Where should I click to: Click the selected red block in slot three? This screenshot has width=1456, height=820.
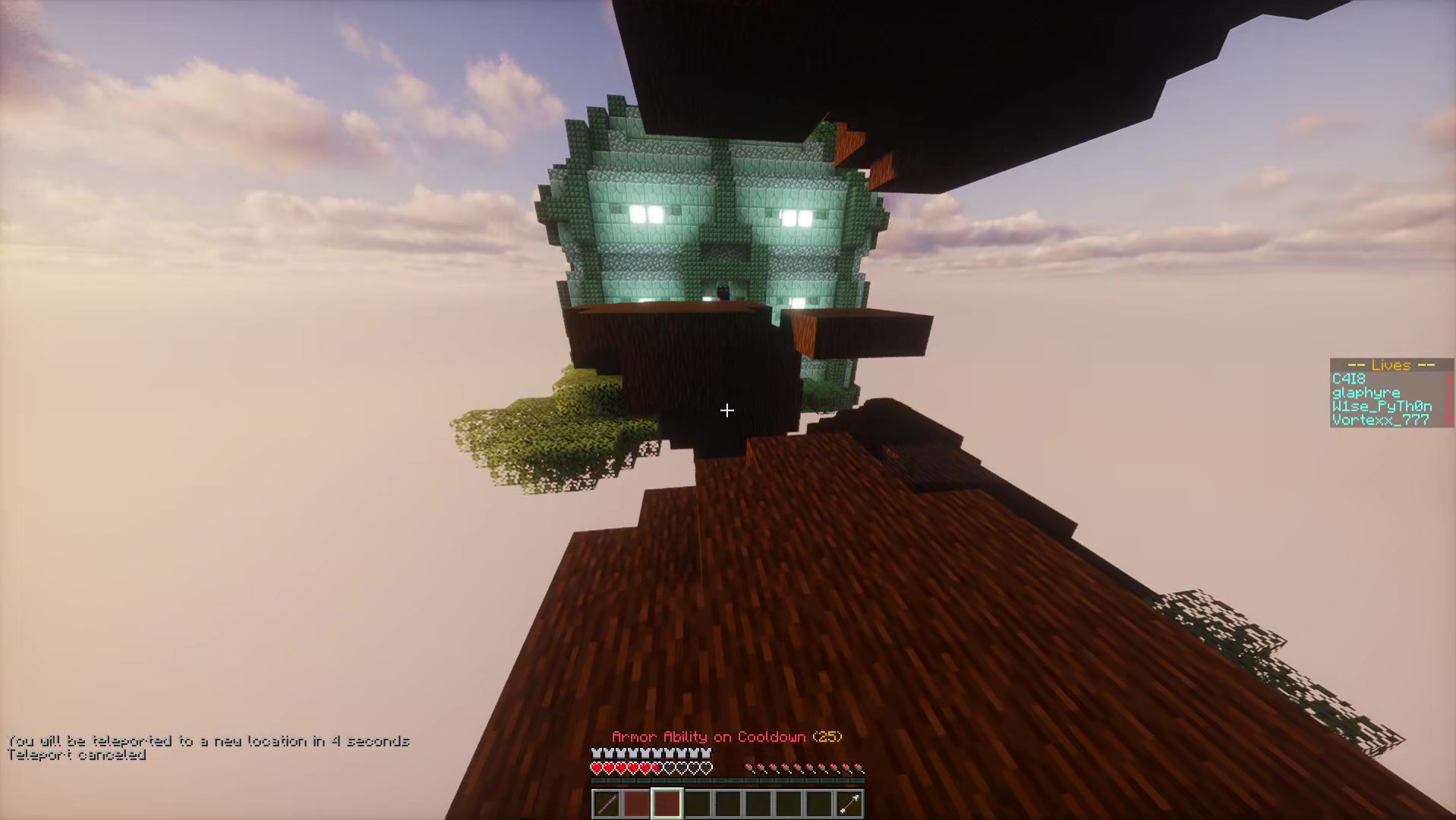tap(667, 803)
